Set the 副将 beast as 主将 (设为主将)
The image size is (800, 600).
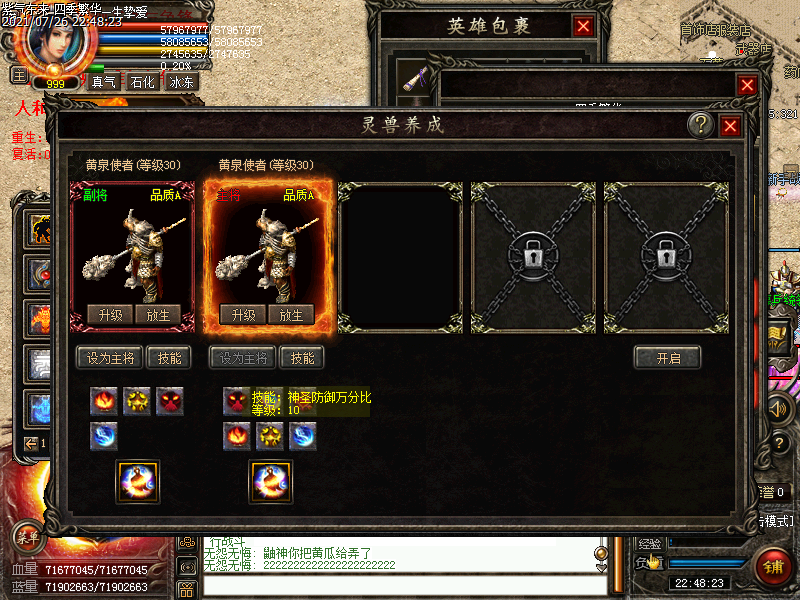pyautogui.click(x=110, y=358)
